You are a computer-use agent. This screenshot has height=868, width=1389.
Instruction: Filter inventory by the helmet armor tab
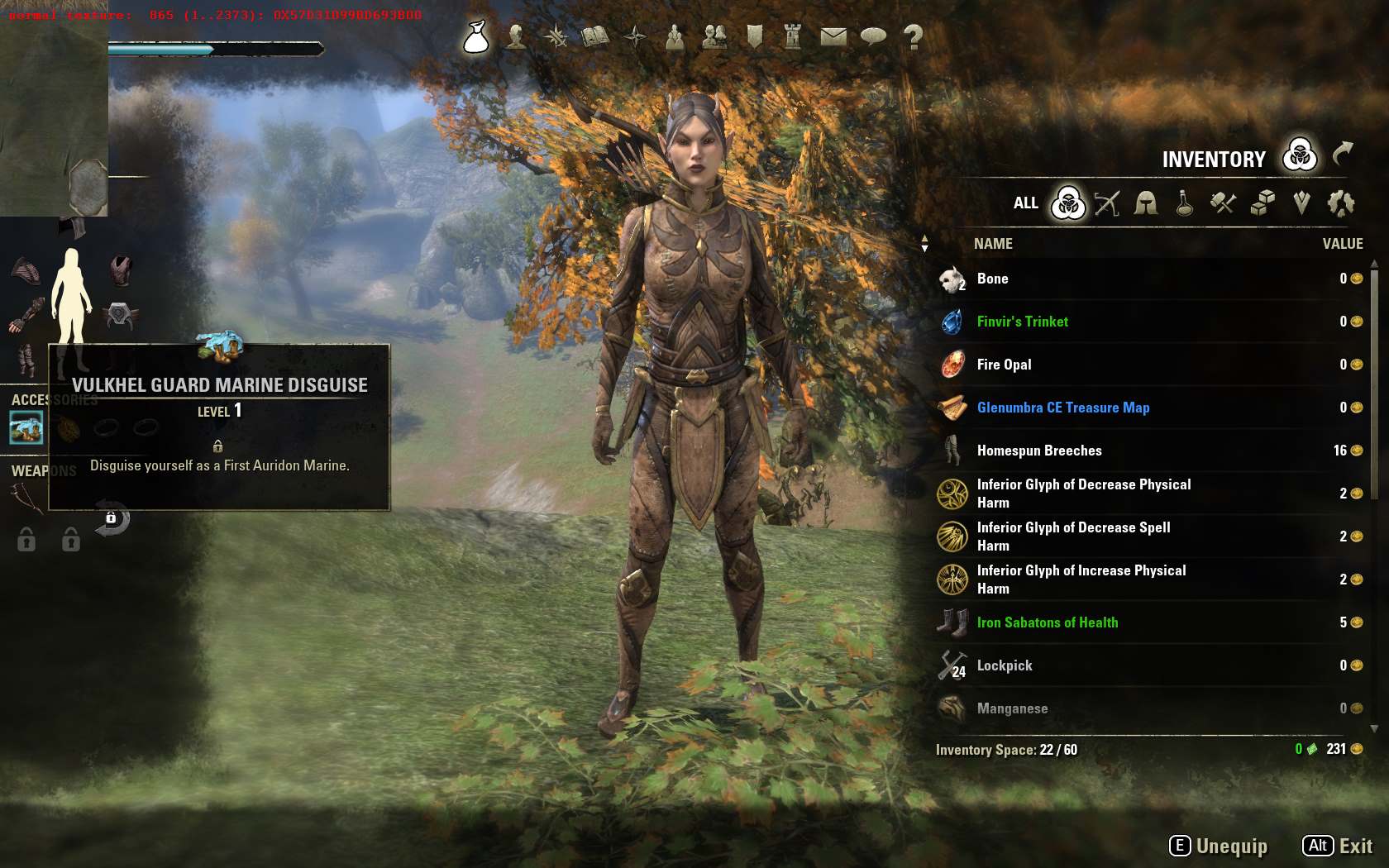1146,203
